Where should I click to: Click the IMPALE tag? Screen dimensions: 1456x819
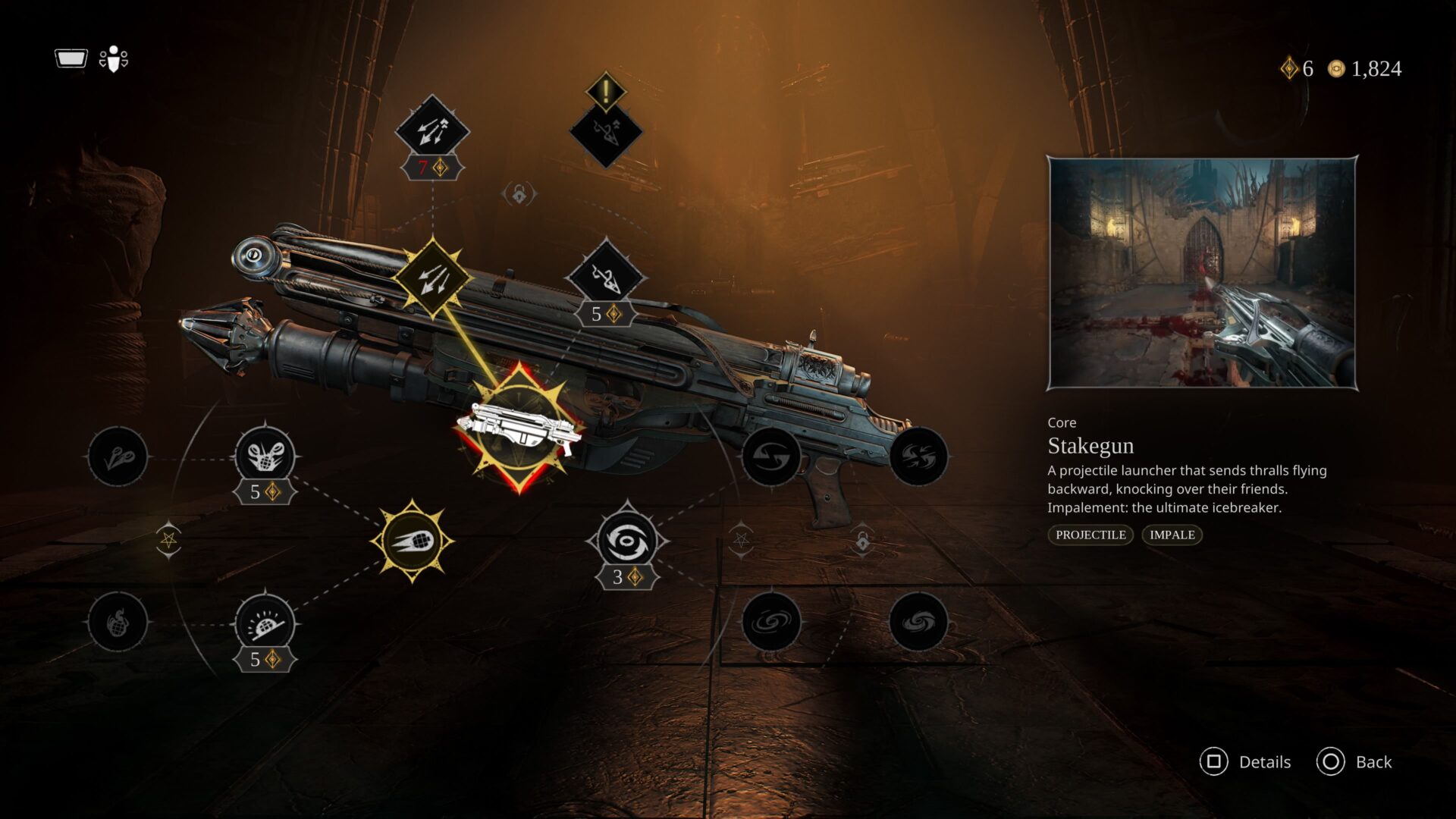pos(1172,535)
